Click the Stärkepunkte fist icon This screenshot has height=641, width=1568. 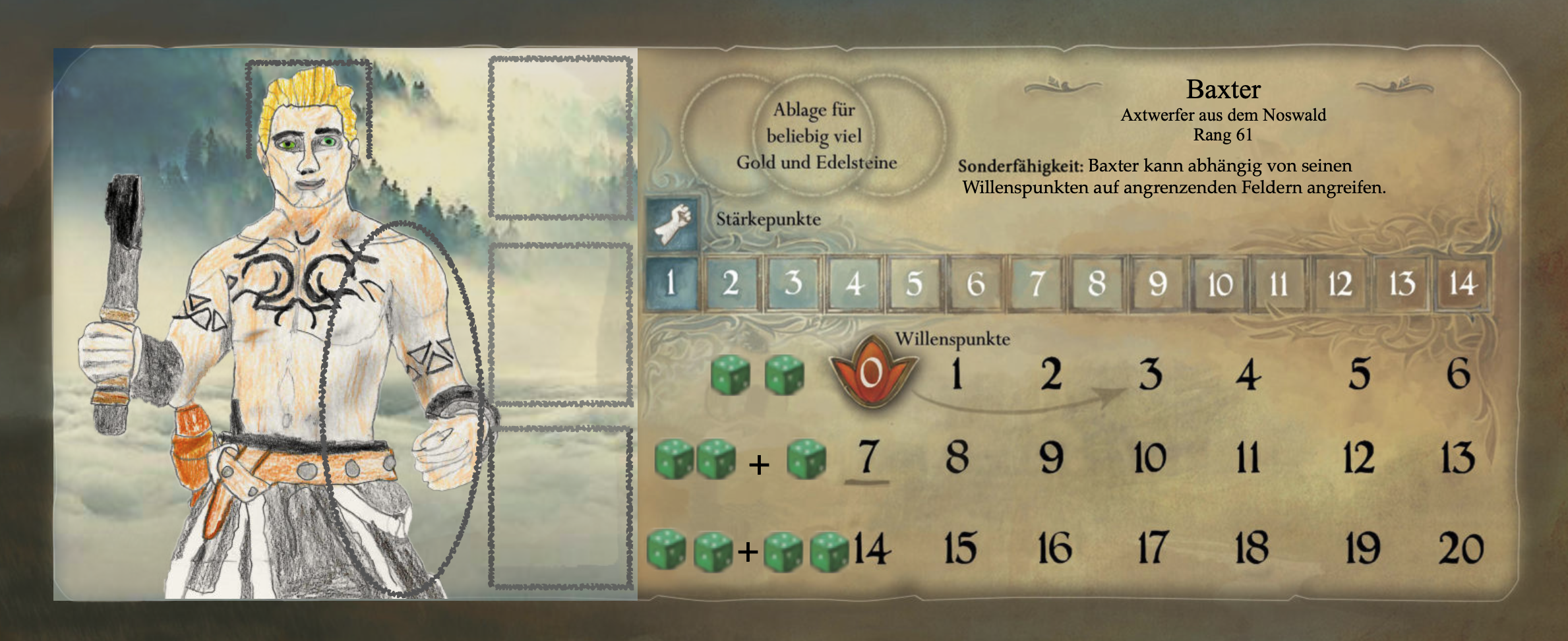pyautogui.click(x=673, y=221)
